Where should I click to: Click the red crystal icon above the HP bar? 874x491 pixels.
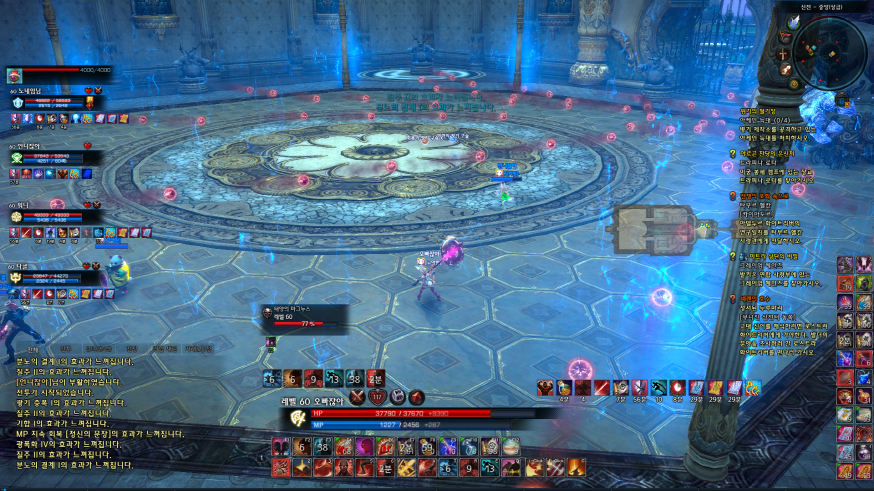(417, 397)
